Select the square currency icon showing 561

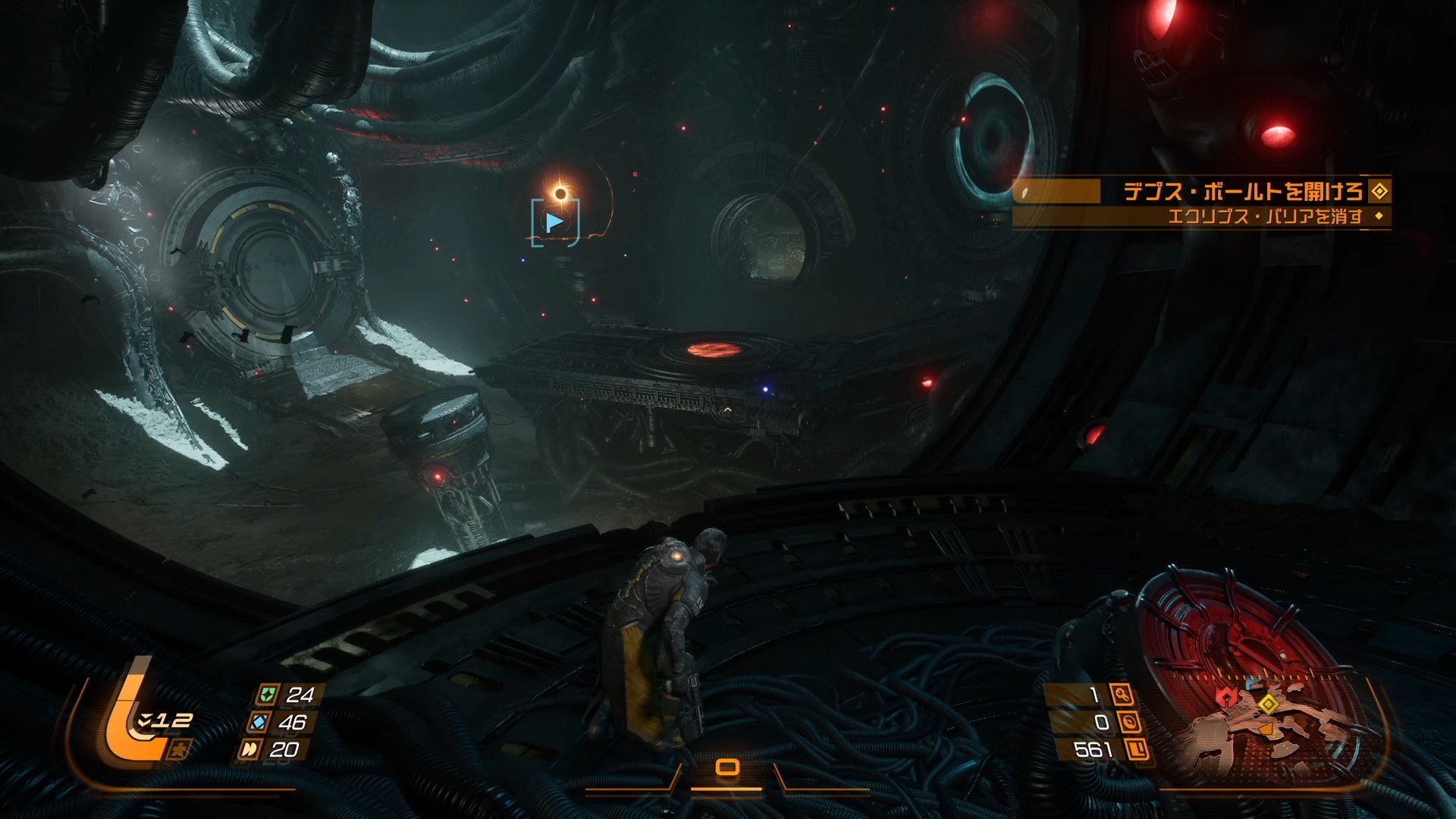[x=1136, y=750]
